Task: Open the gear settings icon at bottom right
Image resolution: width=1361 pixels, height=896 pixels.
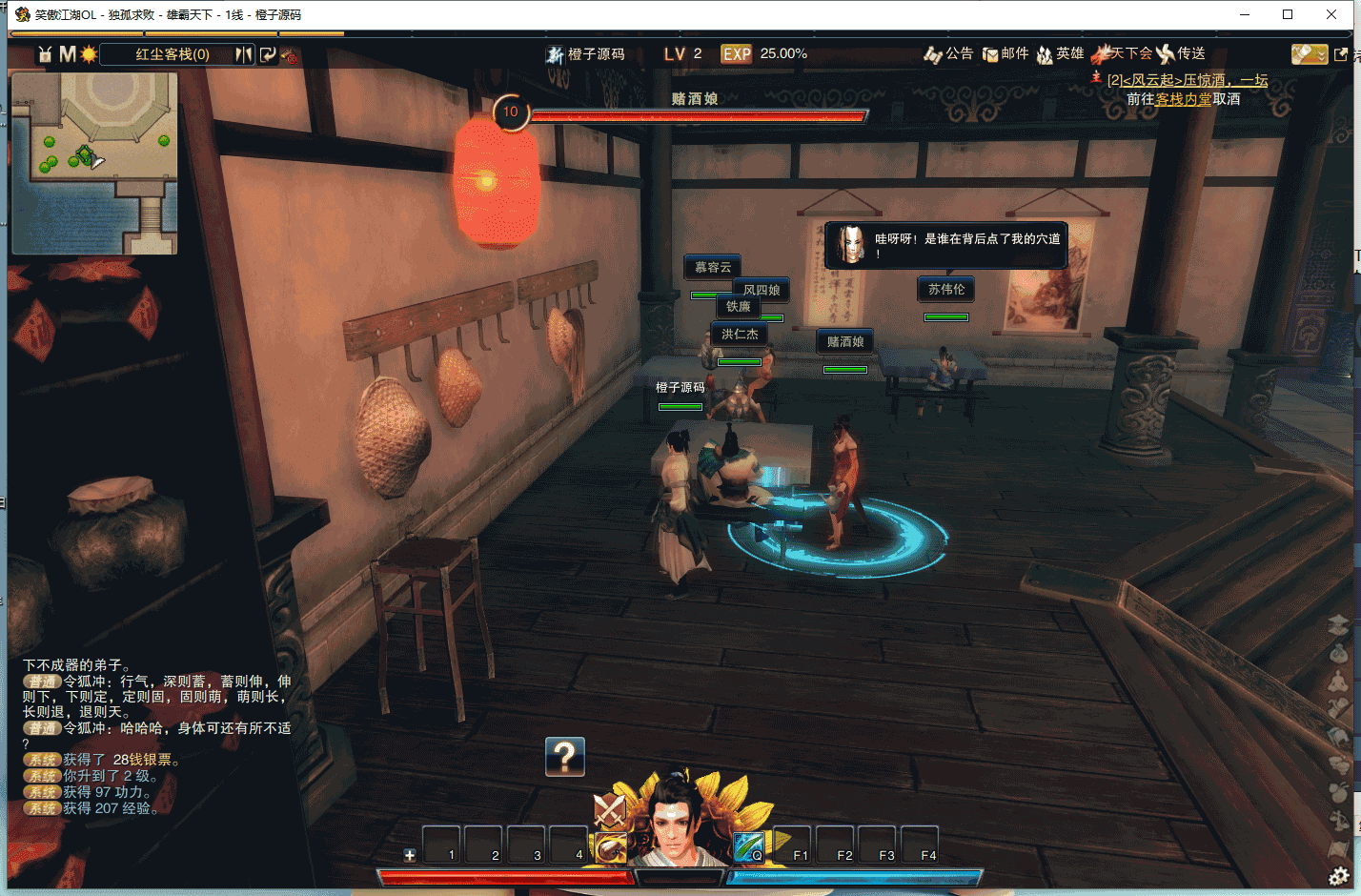Action: [1338, 873]
